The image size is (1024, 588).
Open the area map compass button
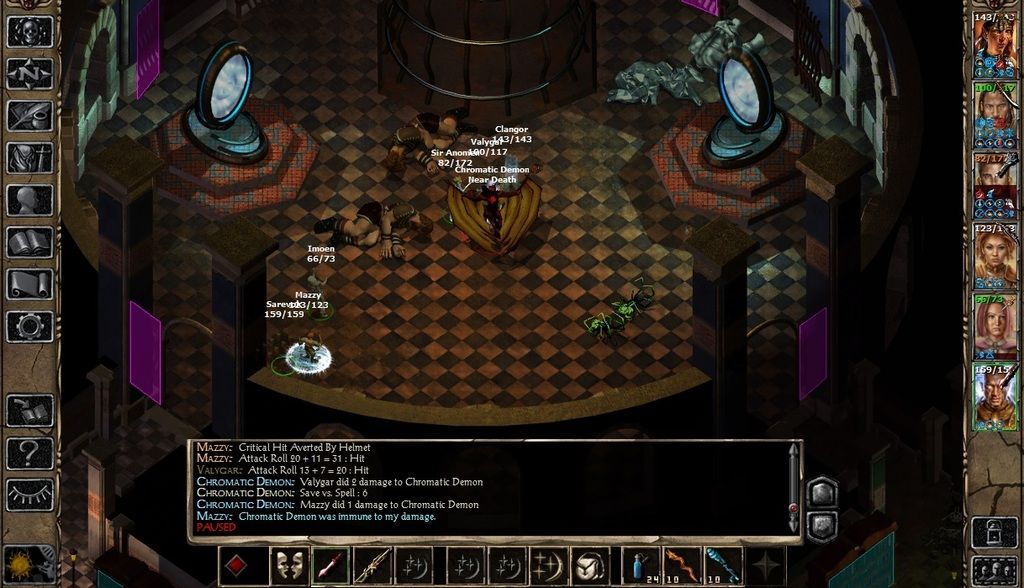(30, 74)
